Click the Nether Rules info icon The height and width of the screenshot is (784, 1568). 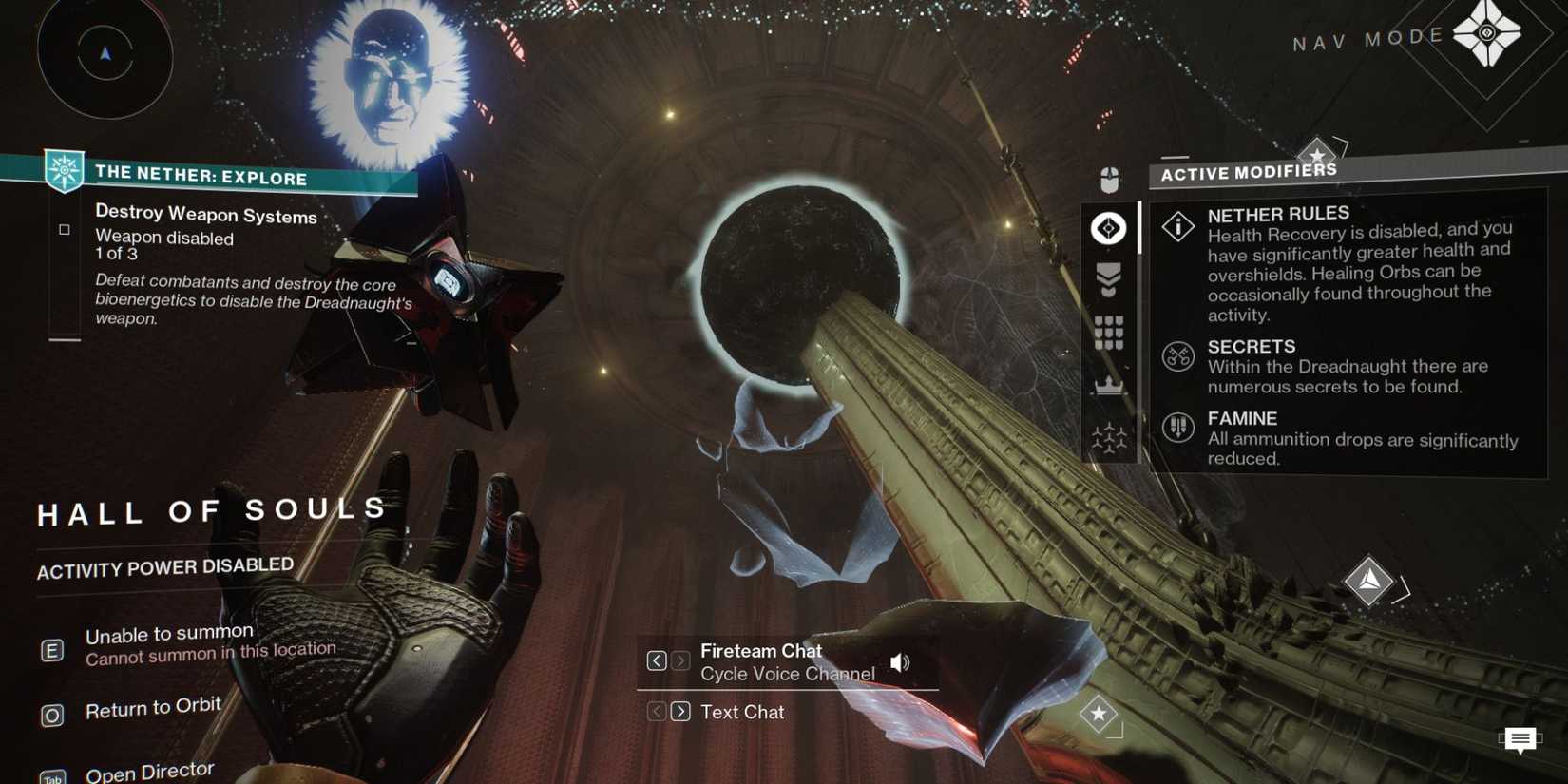point(1176,227)
